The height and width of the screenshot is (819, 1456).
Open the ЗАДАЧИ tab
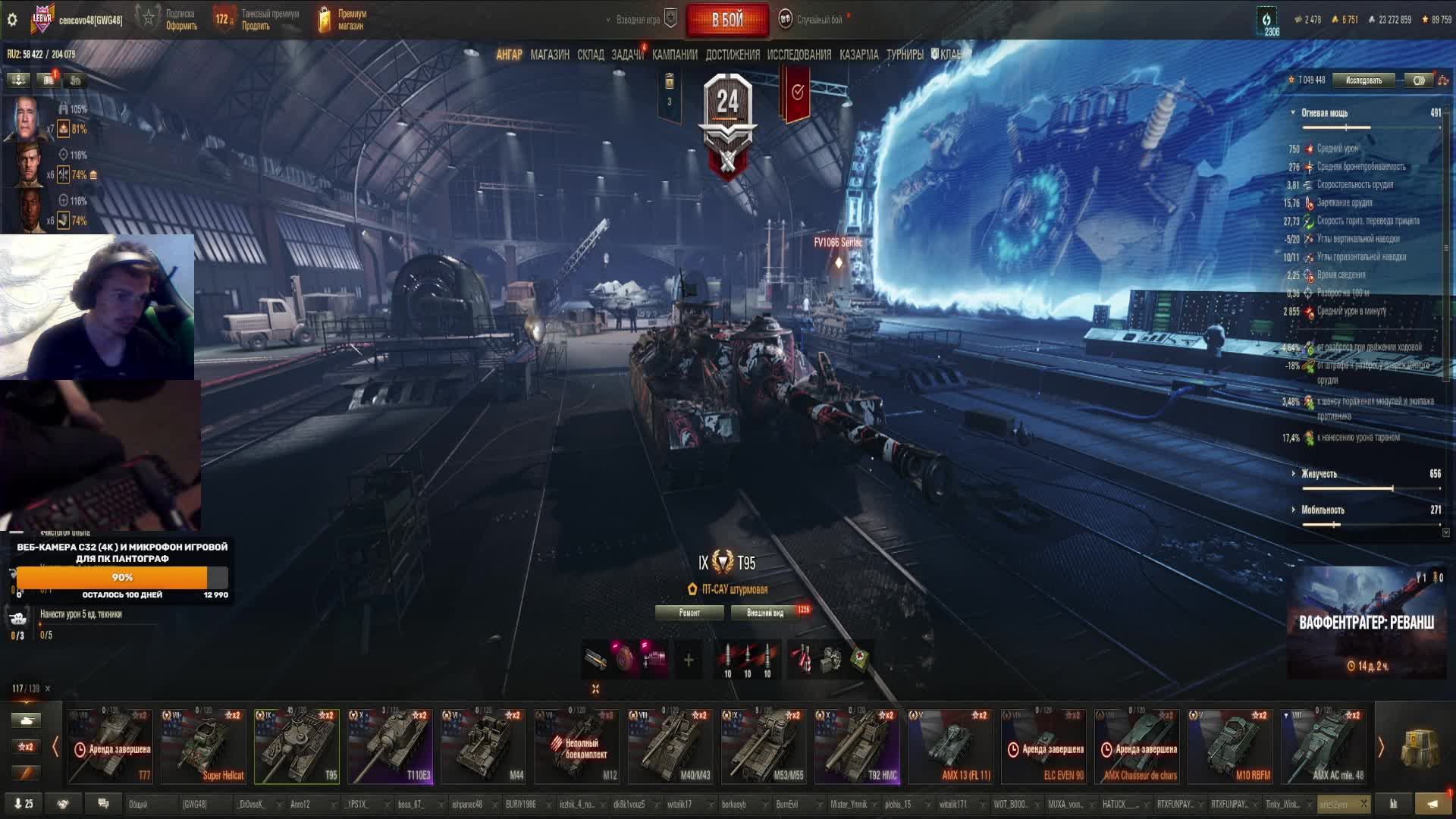[627, 55]
